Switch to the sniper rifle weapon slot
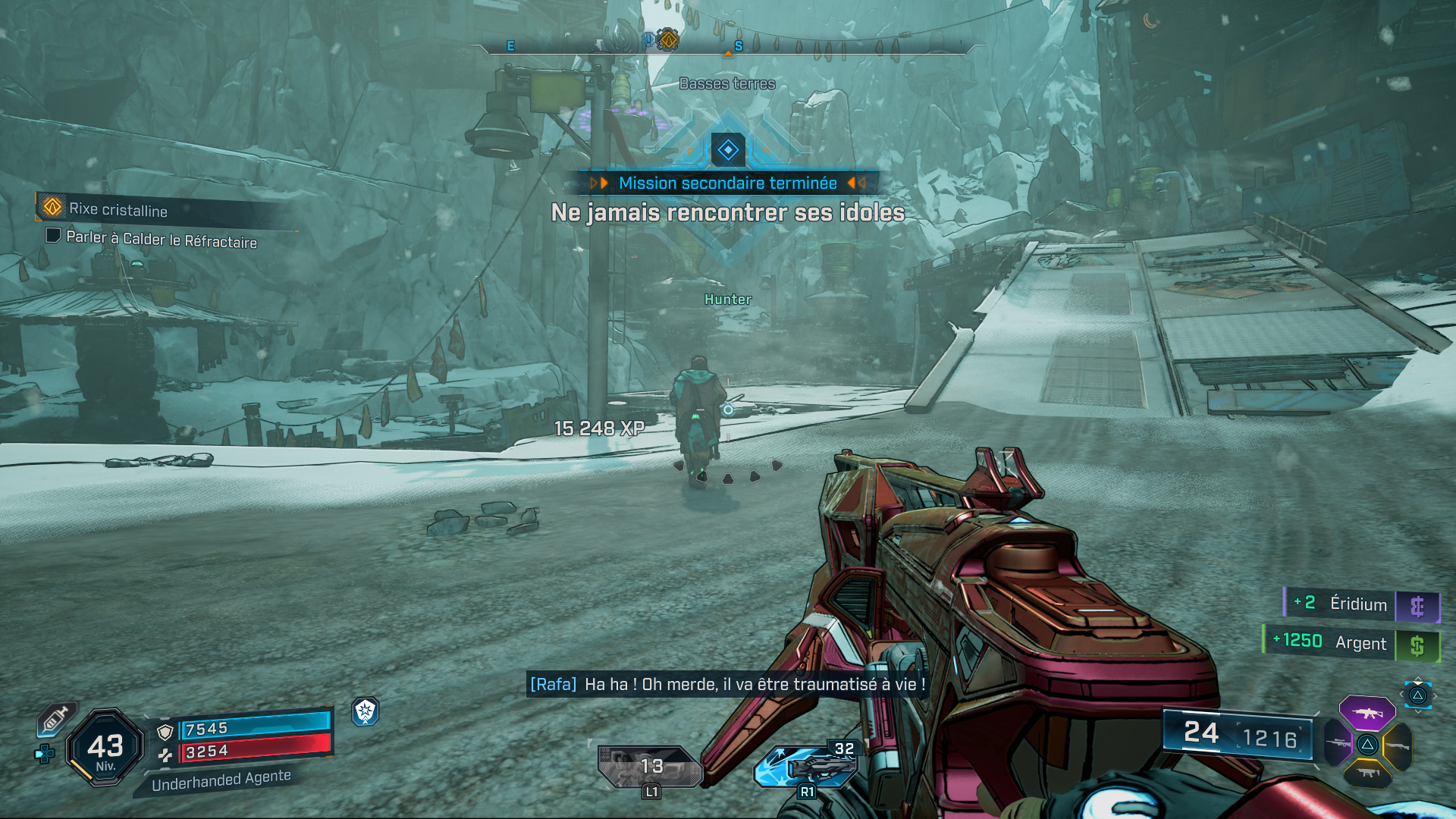The width and height of the screenshot is (1456, 819). coord(1338,743)
